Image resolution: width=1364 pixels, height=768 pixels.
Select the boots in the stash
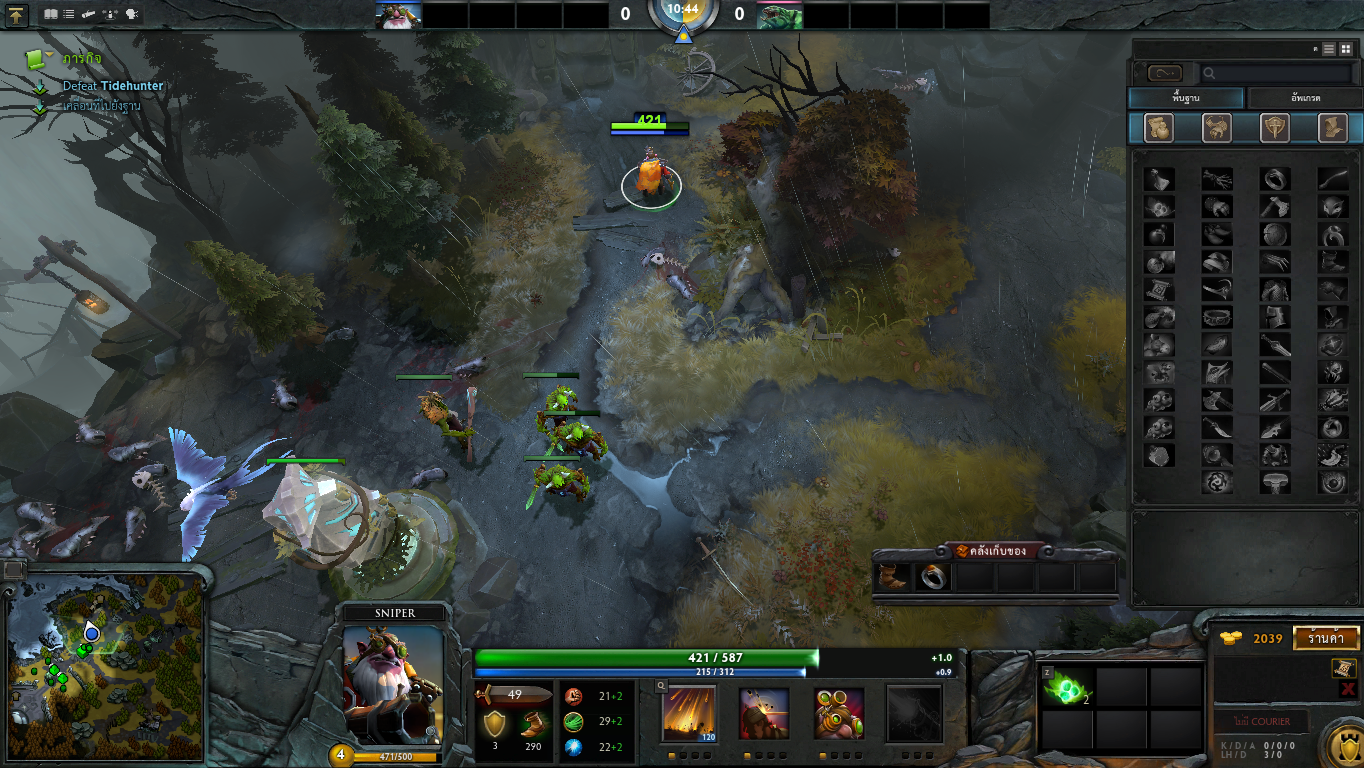893,577
